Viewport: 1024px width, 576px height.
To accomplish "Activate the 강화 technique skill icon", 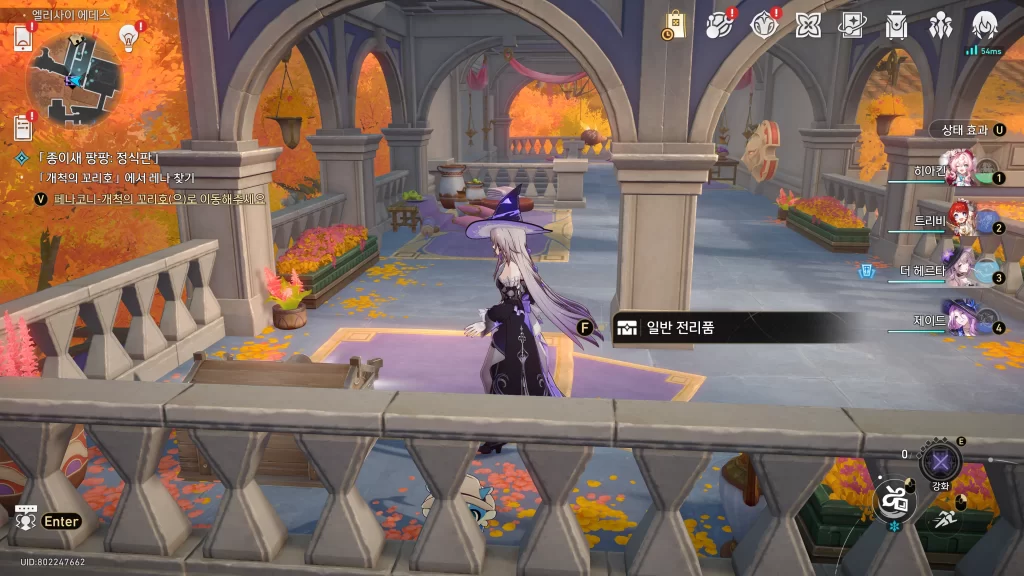I will coord(940,462).
